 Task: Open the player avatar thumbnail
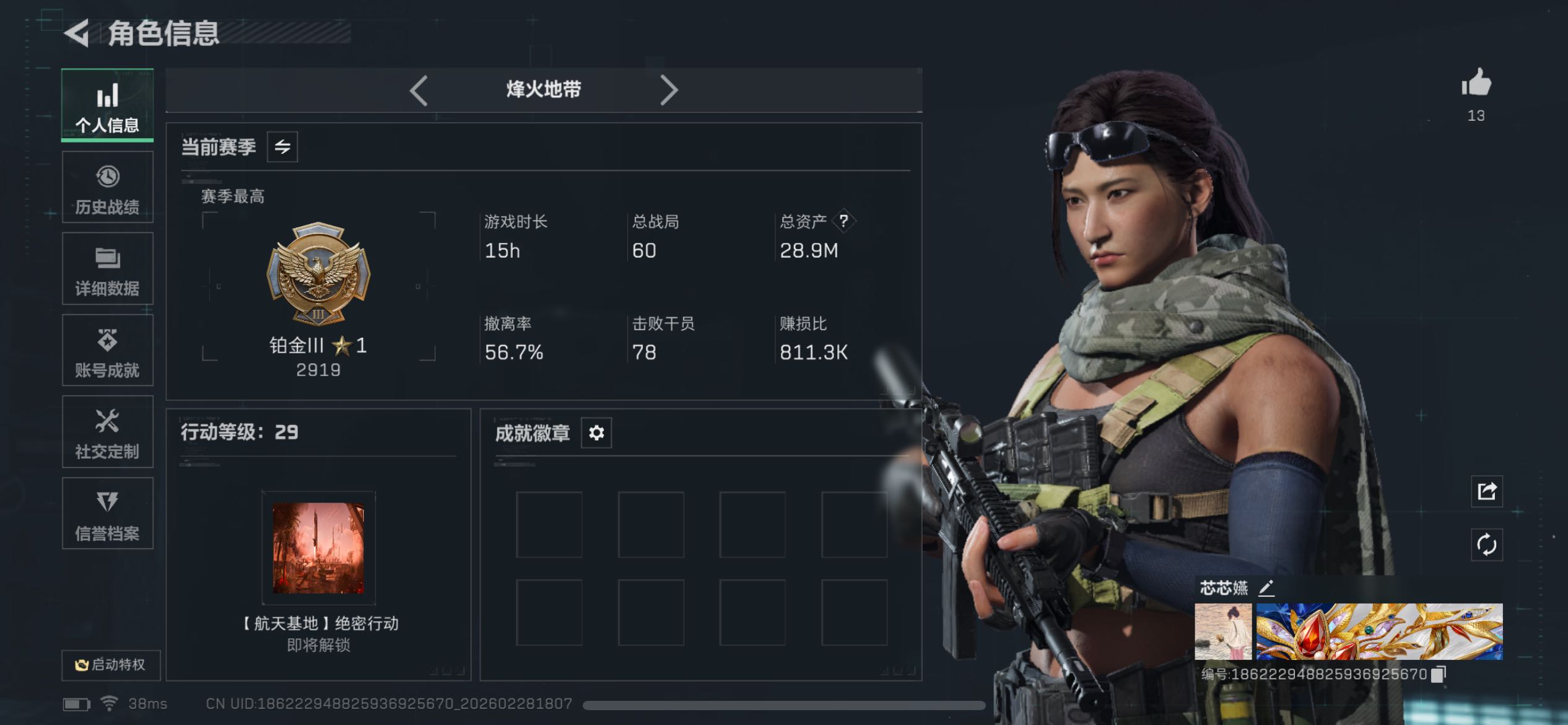(1222, 631)
